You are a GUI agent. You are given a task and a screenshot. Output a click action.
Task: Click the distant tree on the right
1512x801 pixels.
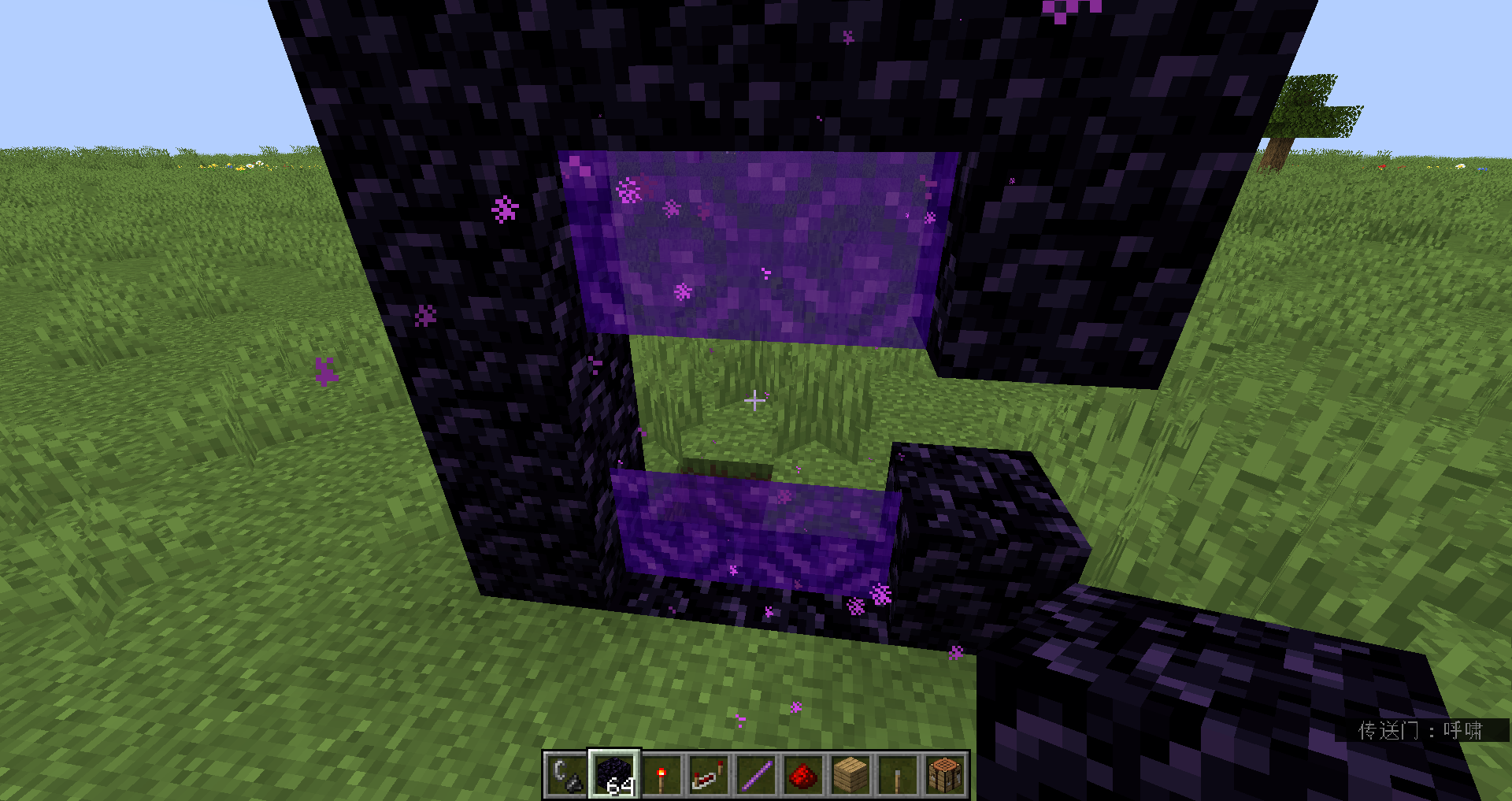[x=1303, y=110]
